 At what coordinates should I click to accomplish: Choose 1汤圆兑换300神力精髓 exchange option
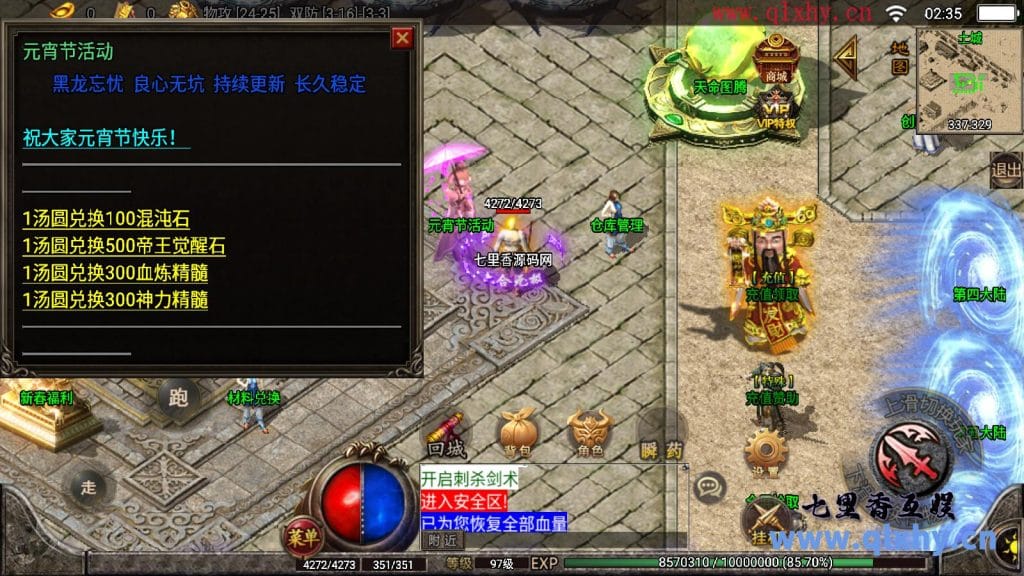click(115, 300)
